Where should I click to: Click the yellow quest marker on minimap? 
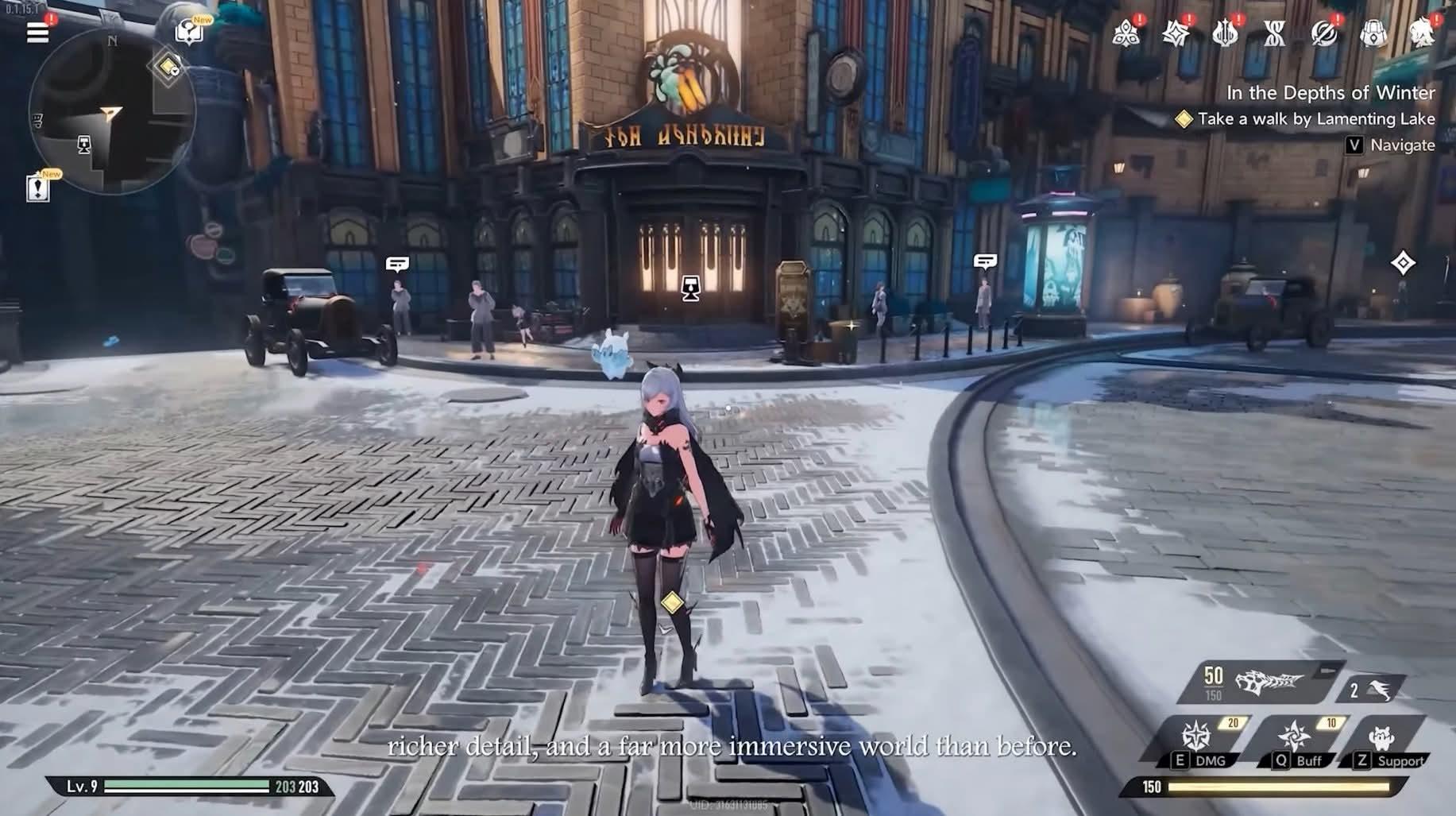(x=168, y=67)
